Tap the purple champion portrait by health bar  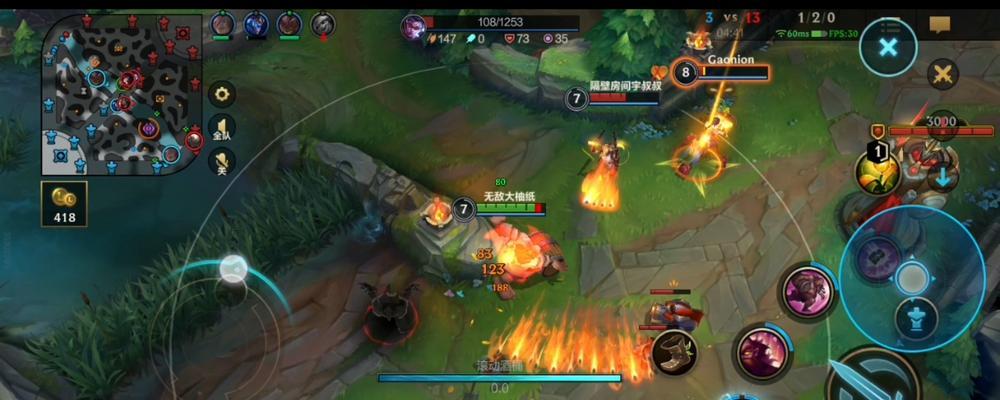[x=413, y=27]
